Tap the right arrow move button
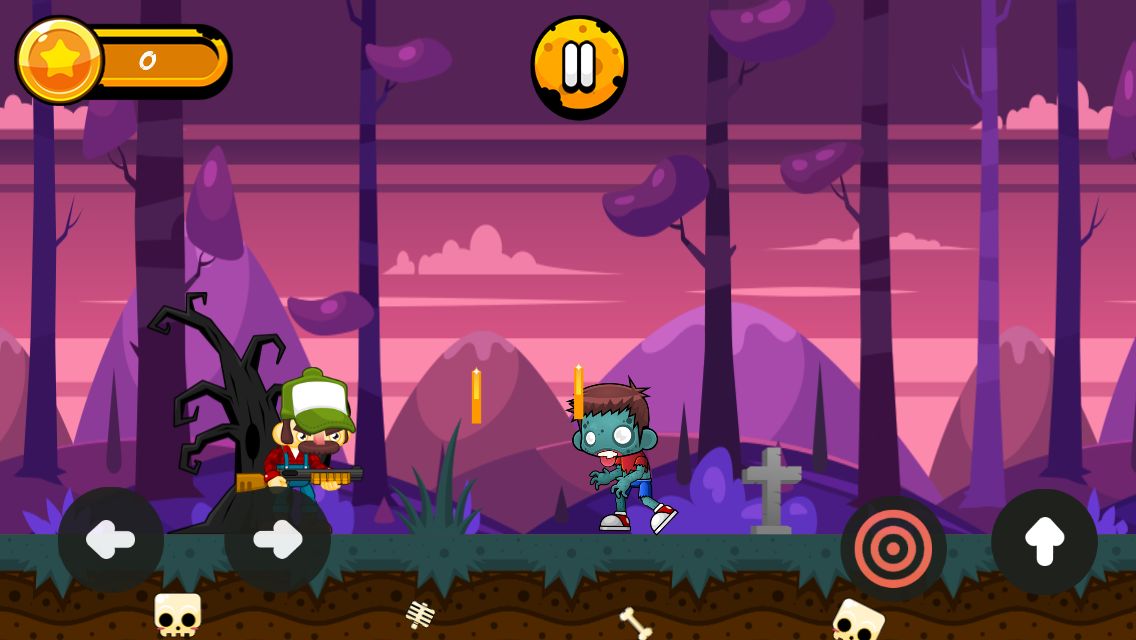The width and height of the screenshot is (1136, 640). 277,540
